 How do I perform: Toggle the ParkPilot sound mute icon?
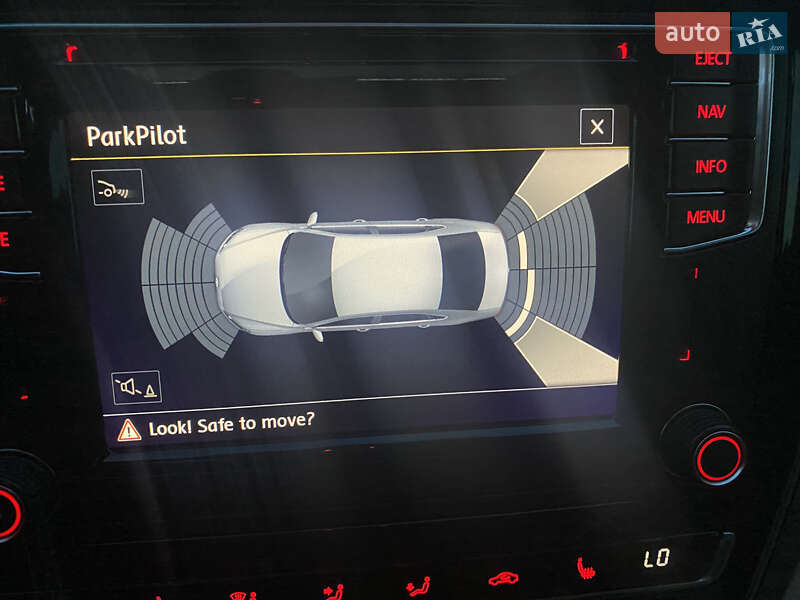[x=136, y=387]
